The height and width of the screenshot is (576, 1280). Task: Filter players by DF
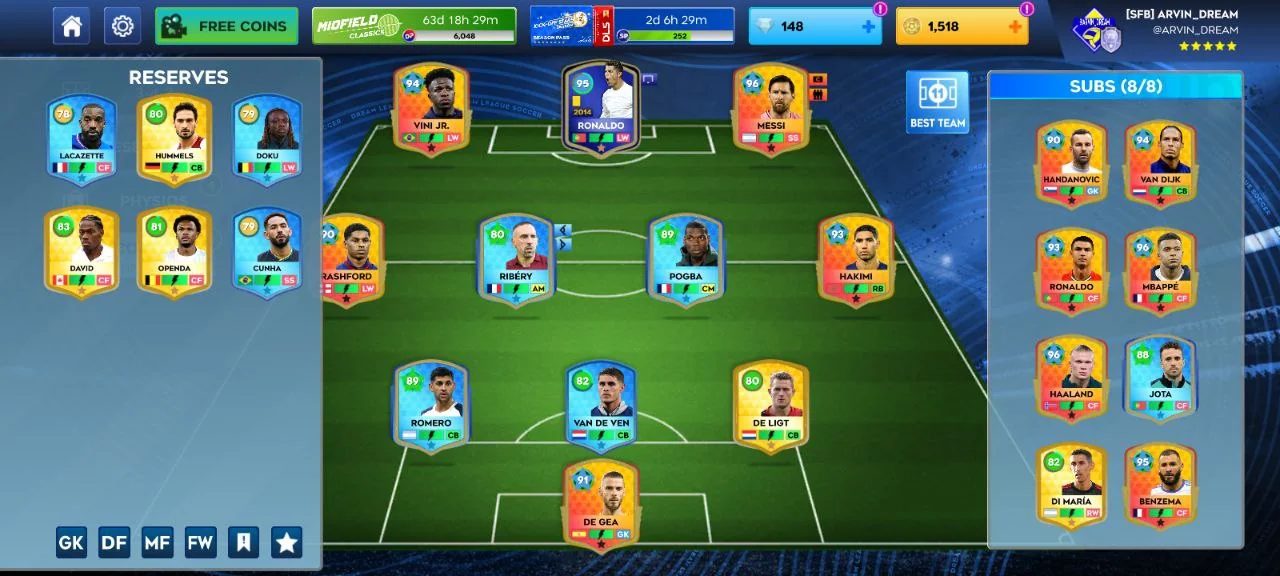114,542
